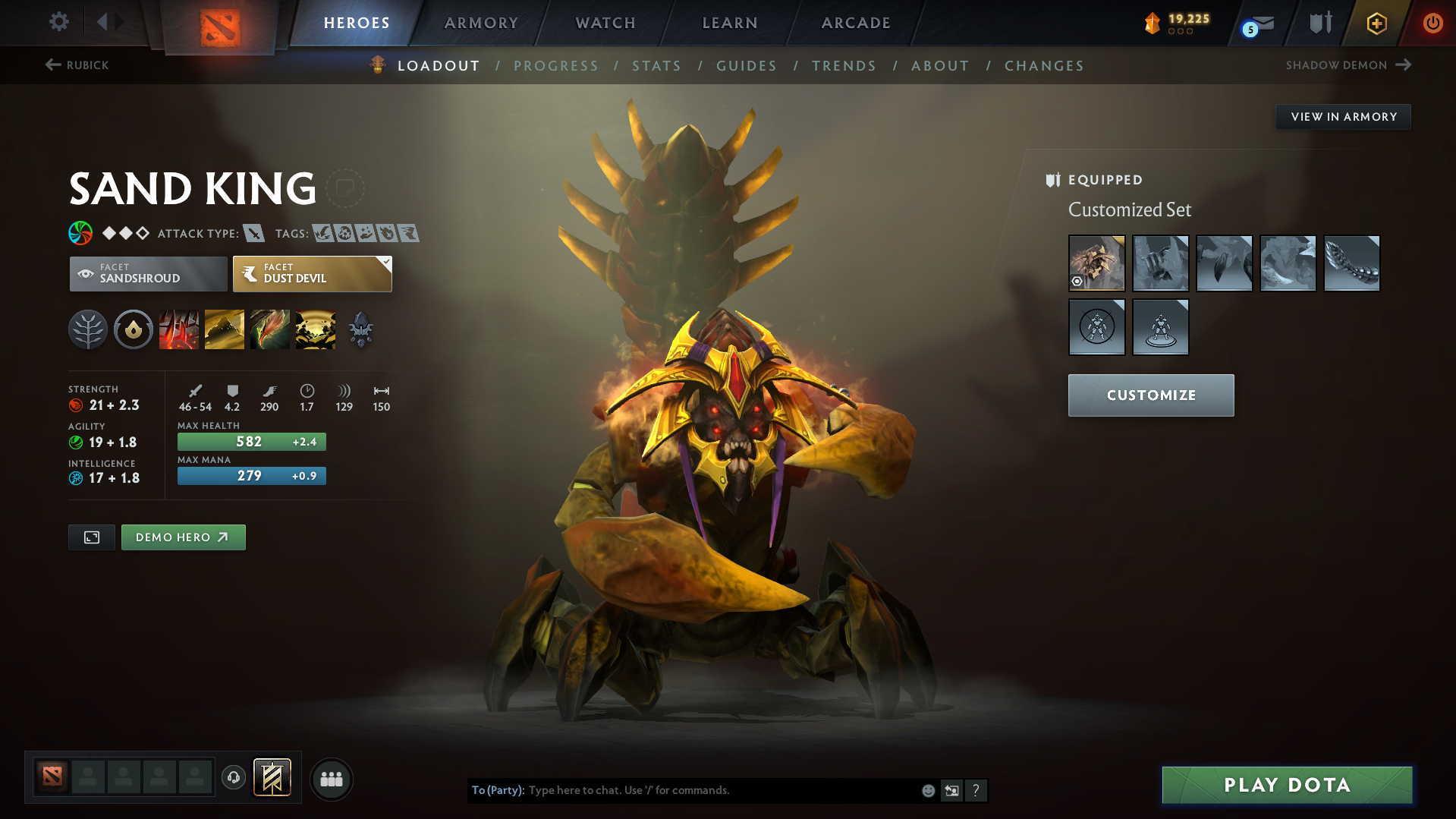Click the DEMO HERO button
The image size is (1456, 819).
(x=183, y=537)
